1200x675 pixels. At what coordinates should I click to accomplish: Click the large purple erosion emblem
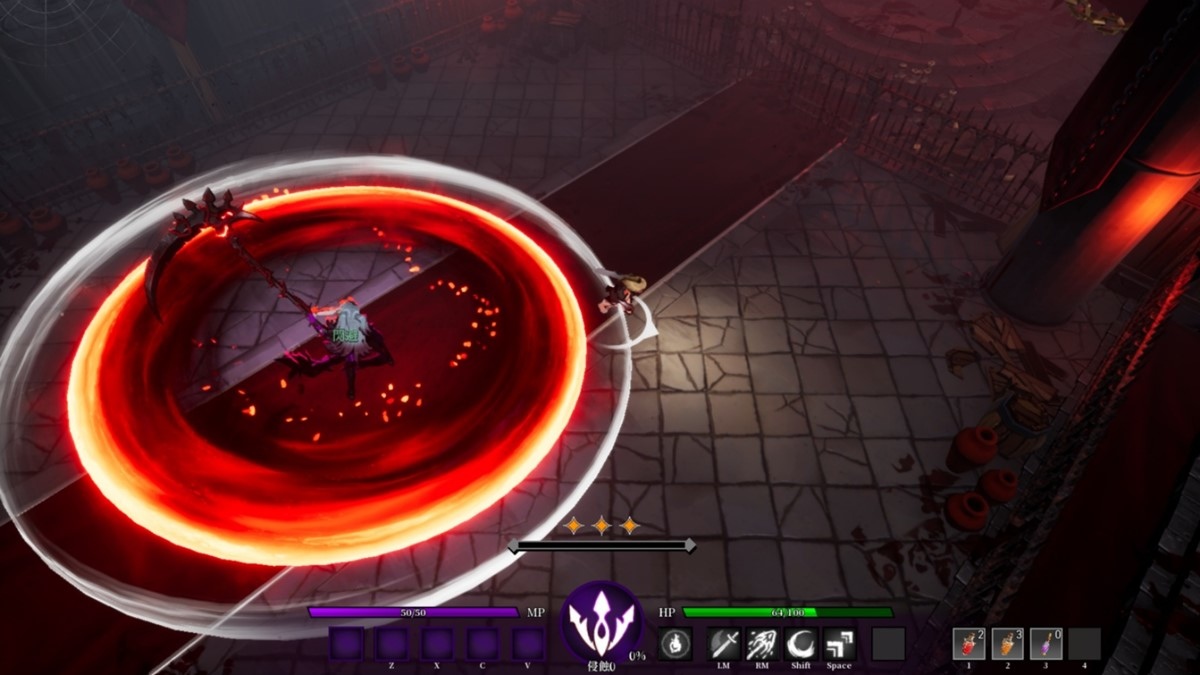[x=602, y=620]
